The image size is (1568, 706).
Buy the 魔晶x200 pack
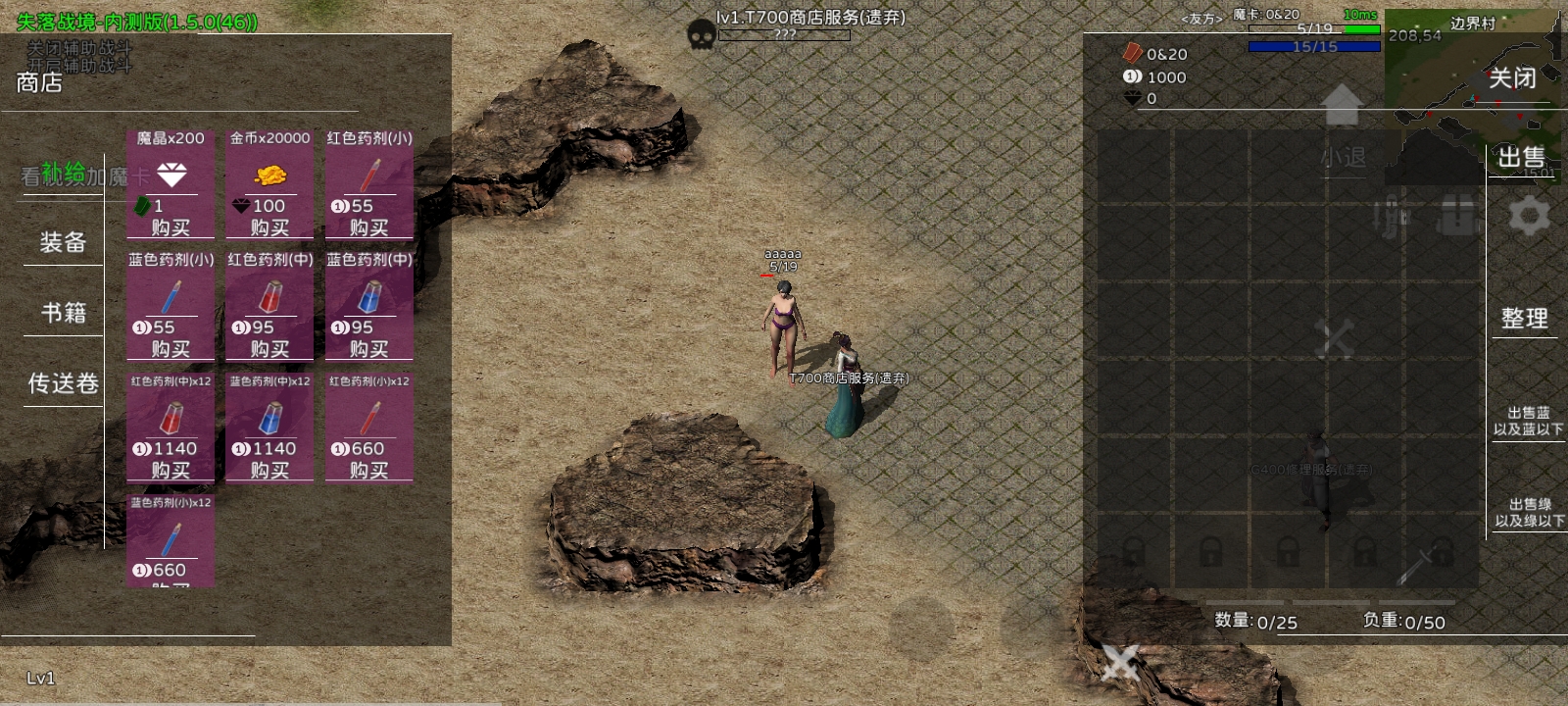pyautogui.click(x=171, y=227)
